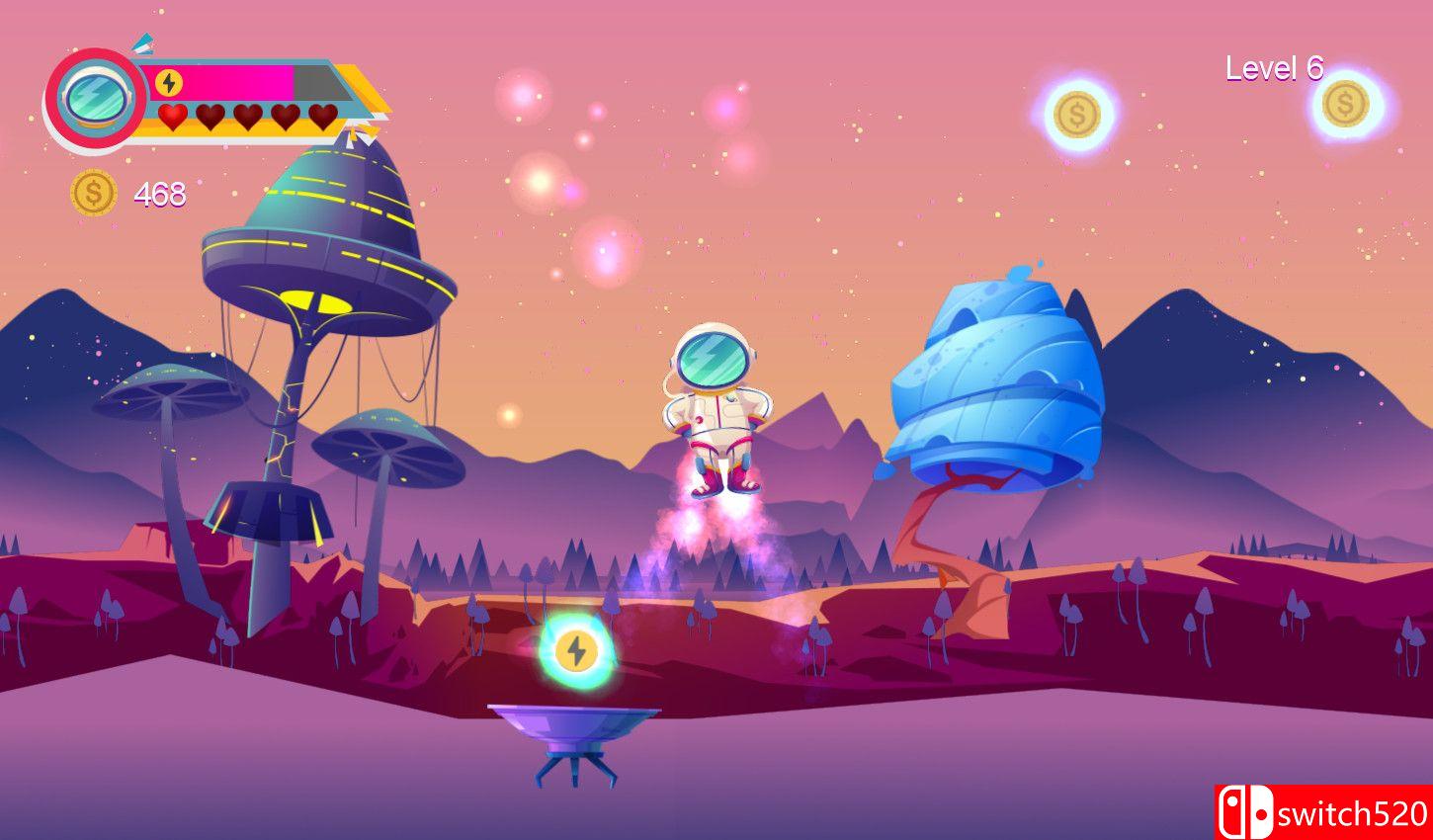Select the Level 6 label
The width and height of the screenshot is (1433, 840).
pyautogui.click(x=1274, y=70)
